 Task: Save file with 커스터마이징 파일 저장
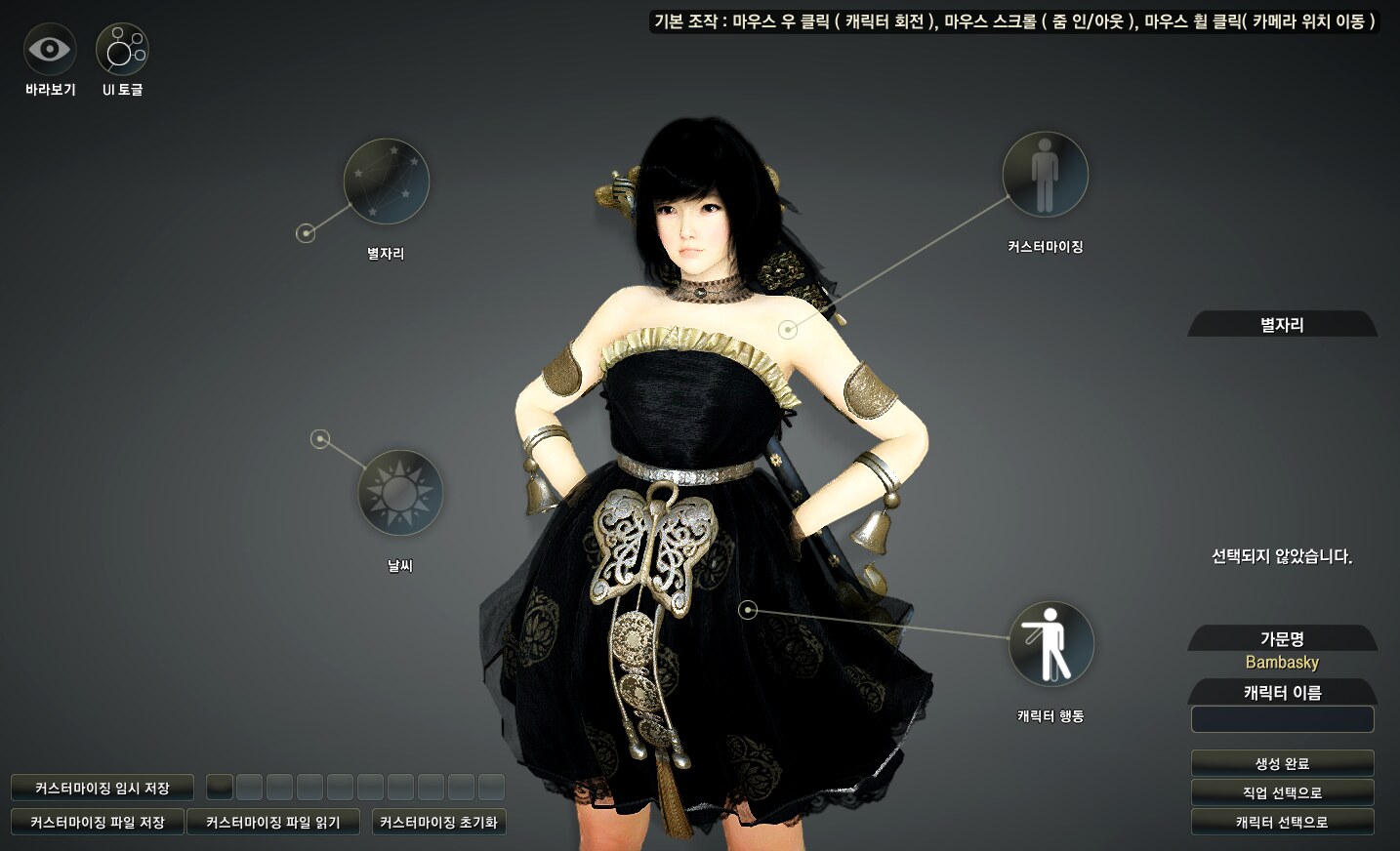[x=97, y=822]
